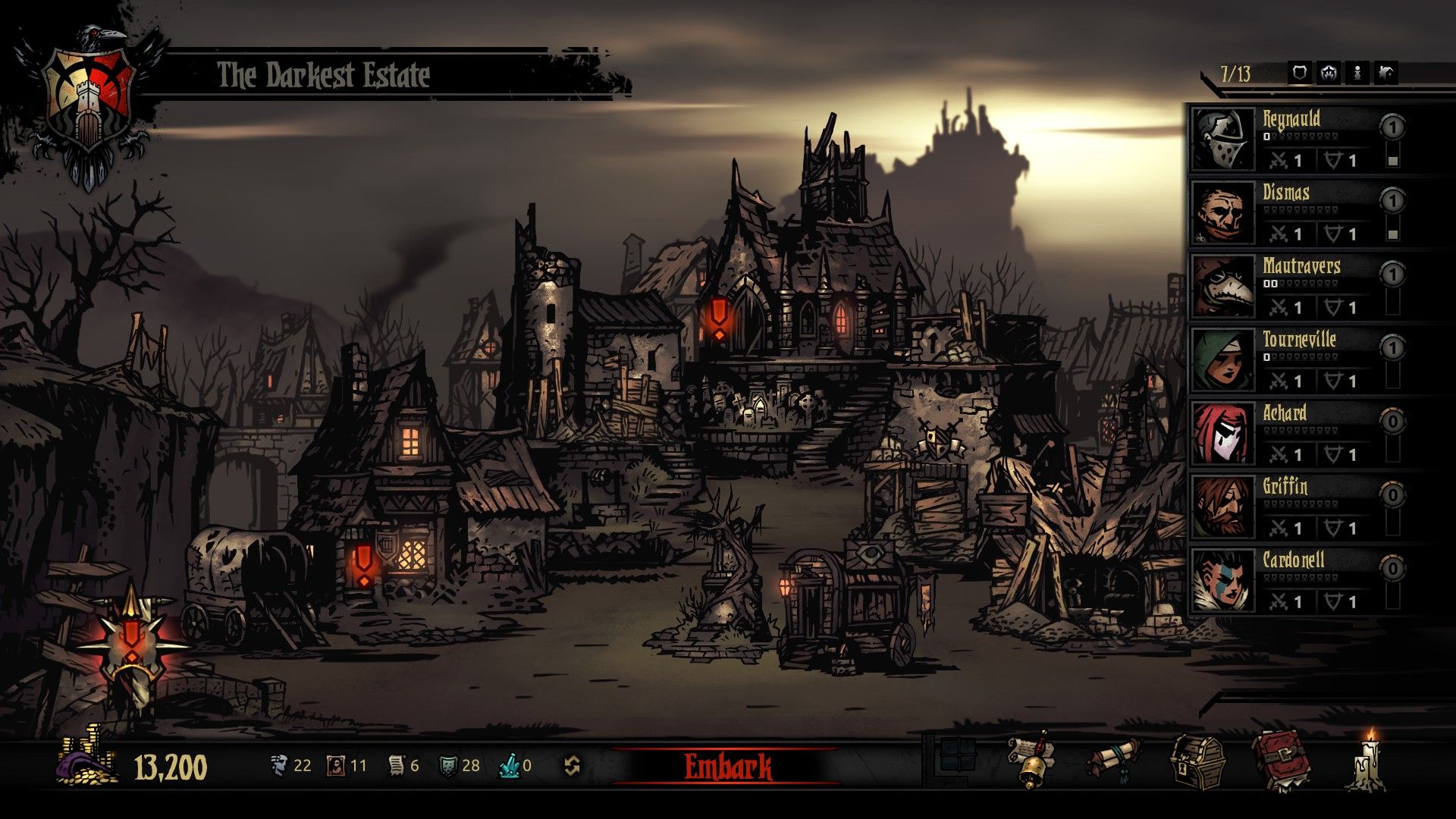Toggle the crest panel filter icon
Viewport: 1456px width, 819px height.
click(x=1329, y=73)
